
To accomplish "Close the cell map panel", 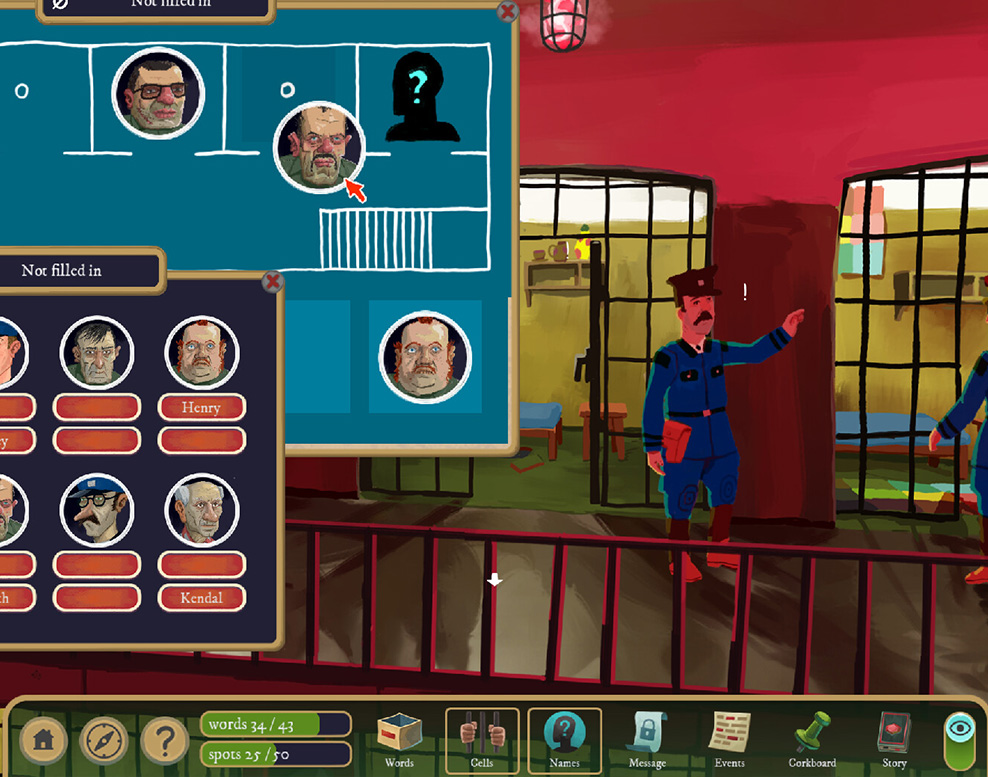I will [x=507, y=12].
